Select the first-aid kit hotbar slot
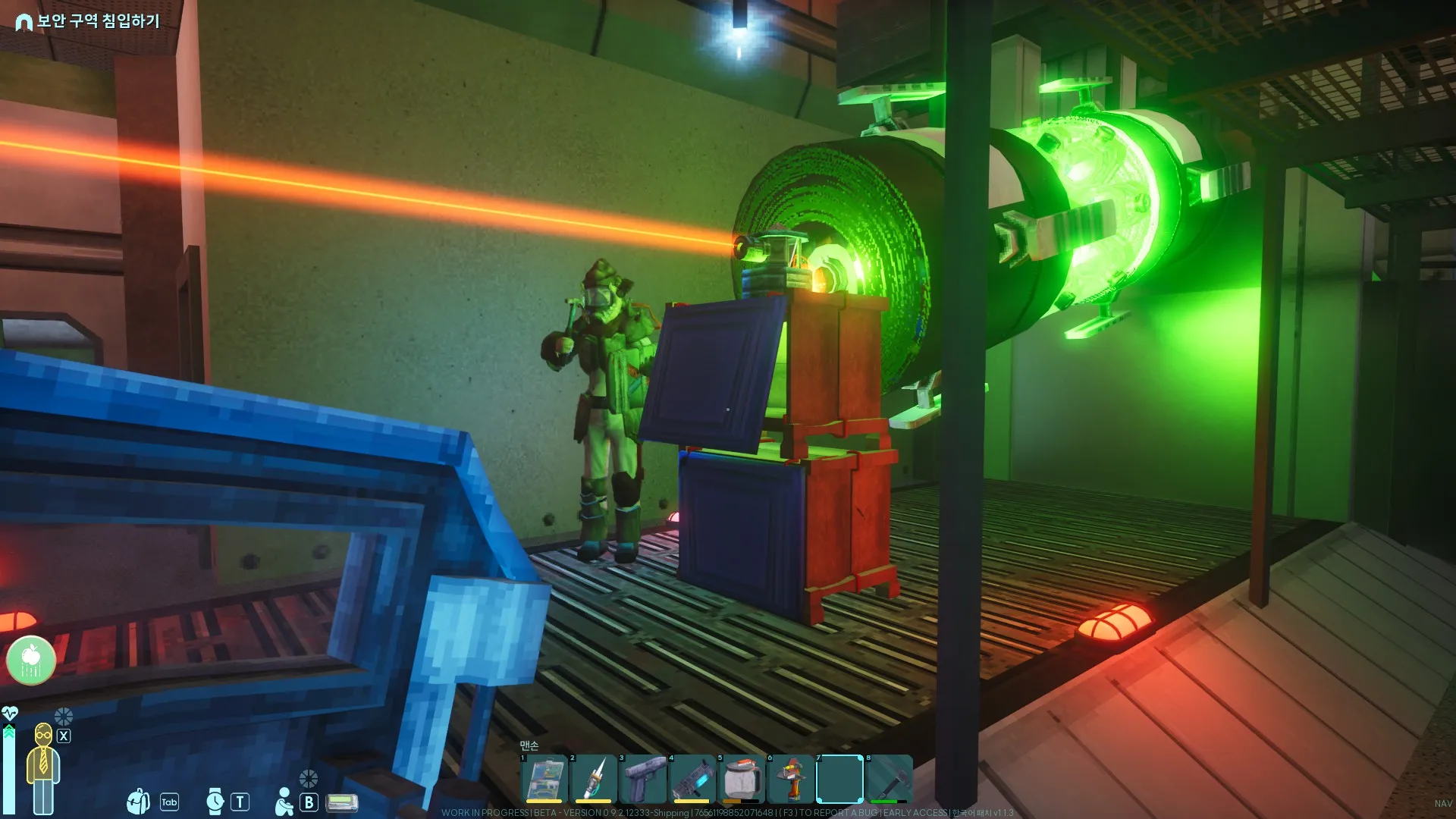Viewport: 1456px width, 819px height. click(544, 779)
